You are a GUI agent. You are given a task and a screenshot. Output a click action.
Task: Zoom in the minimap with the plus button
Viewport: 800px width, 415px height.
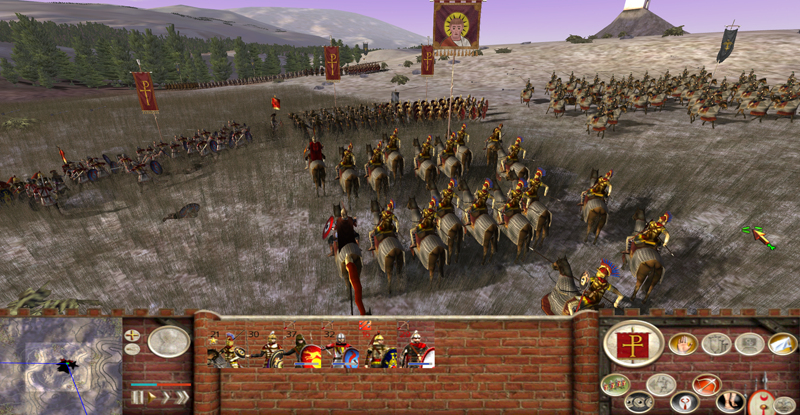click(x=133, y=335)
